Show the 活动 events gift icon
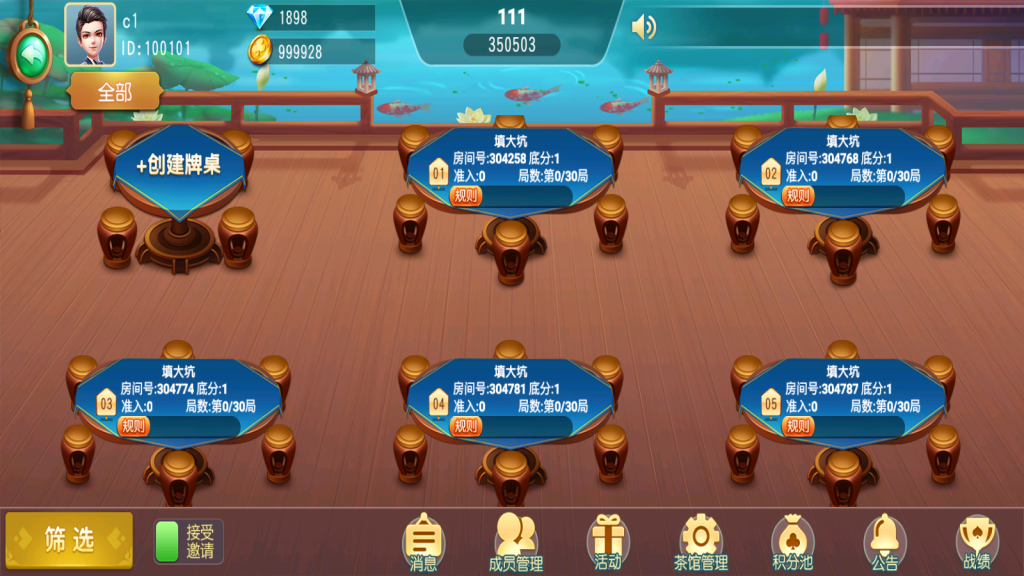The width and height of the screenshot is (1024, 576). [608, 543]
